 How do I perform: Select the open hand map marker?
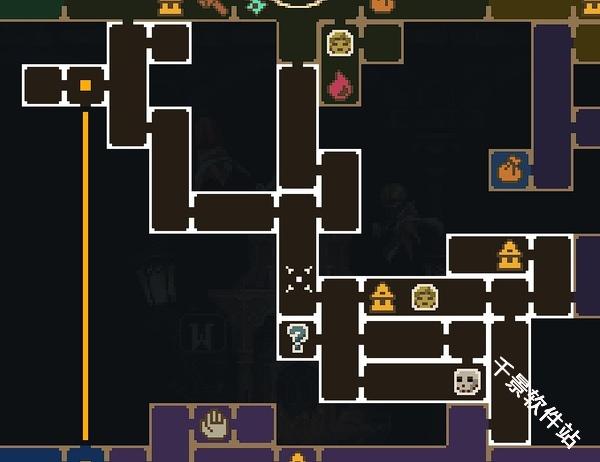[215, 423]
